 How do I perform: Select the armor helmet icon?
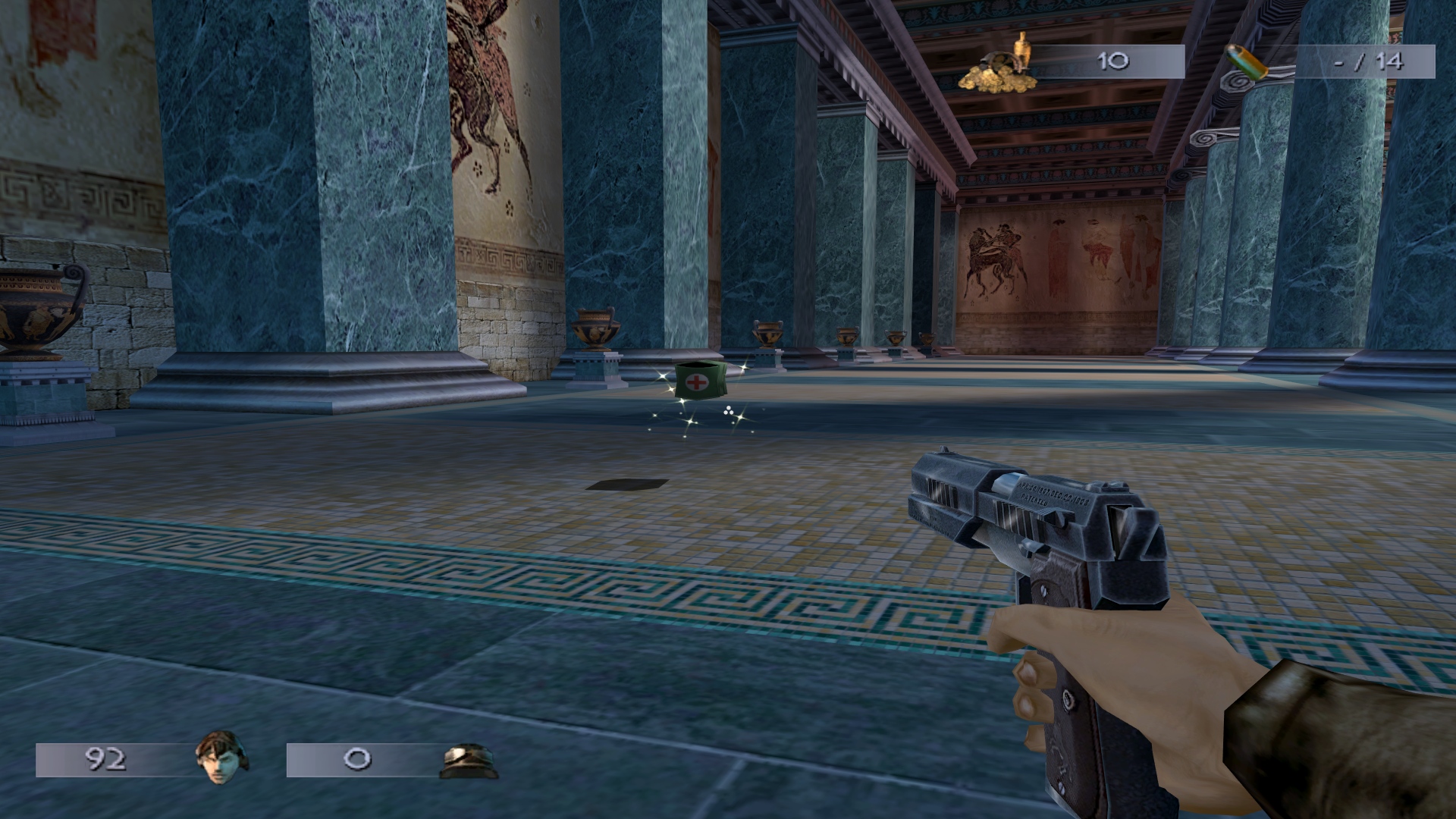coord(468,761)
